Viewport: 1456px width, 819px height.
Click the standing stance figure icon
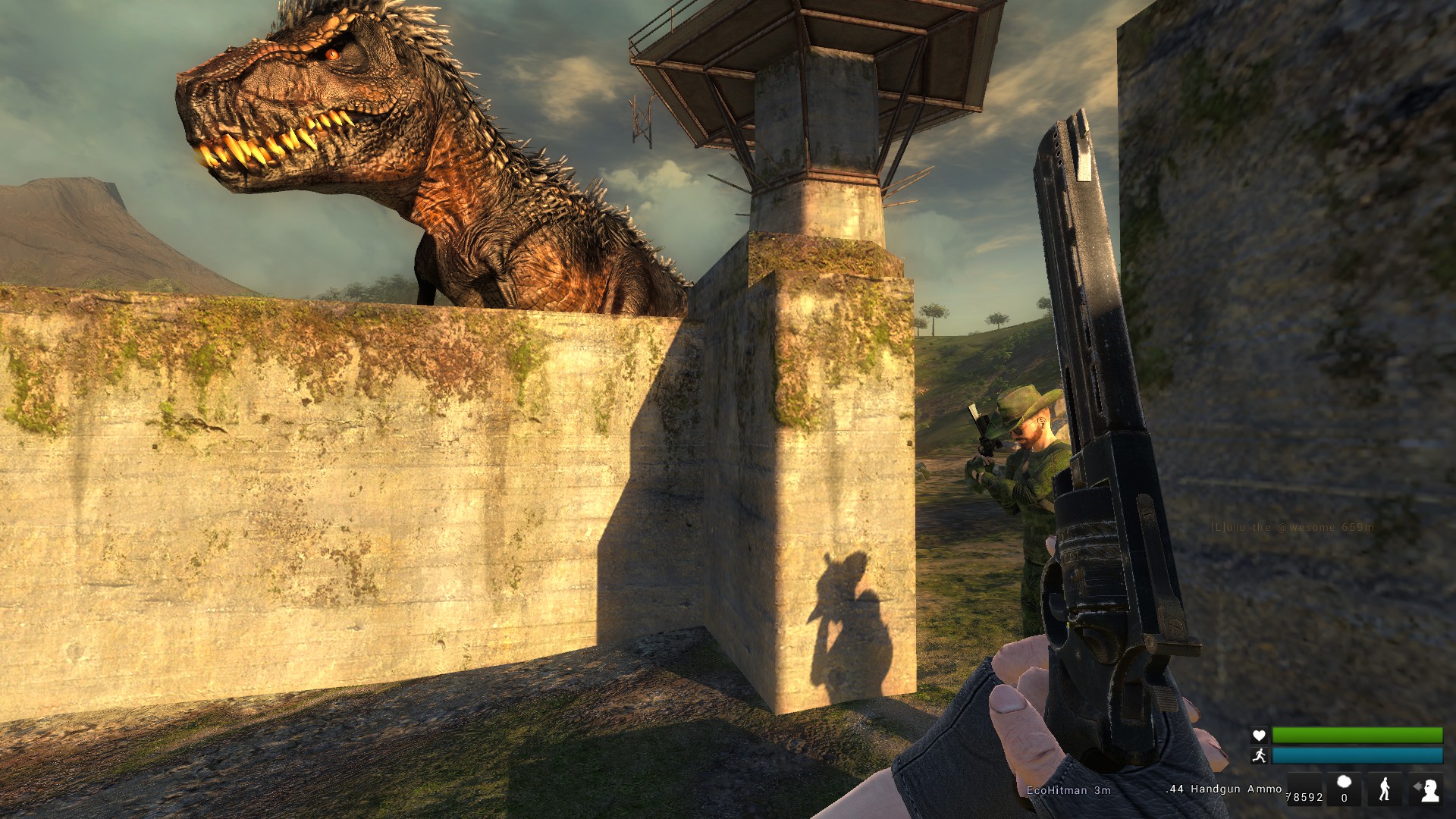(1385, 789)
